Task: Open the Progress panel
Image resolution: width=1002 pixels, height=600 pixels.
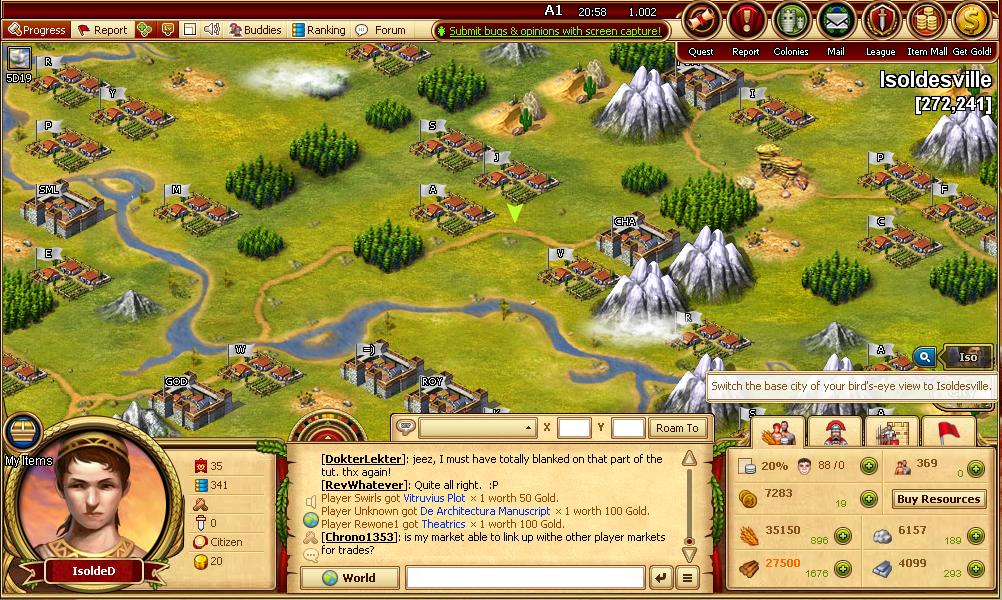Action: (x=37, y=30)
